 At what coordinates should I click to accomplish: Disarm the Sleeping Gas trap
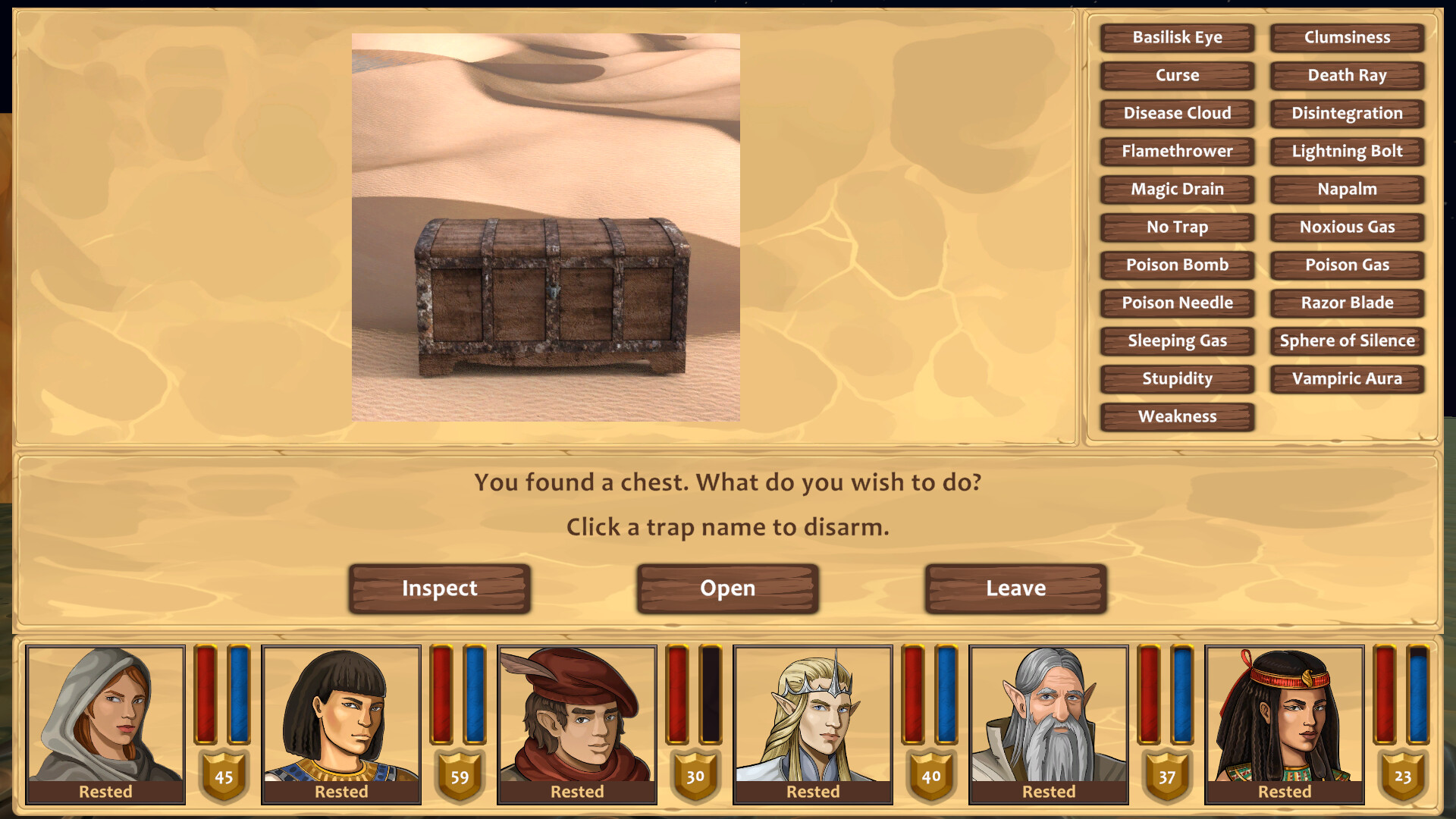pos(1177,341)
